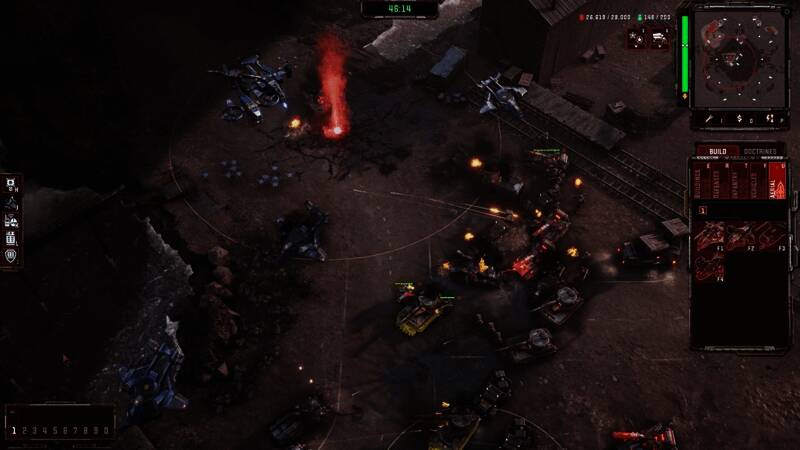
Task: Click the top left sidebar icon marked H
Action: (11, 183)
